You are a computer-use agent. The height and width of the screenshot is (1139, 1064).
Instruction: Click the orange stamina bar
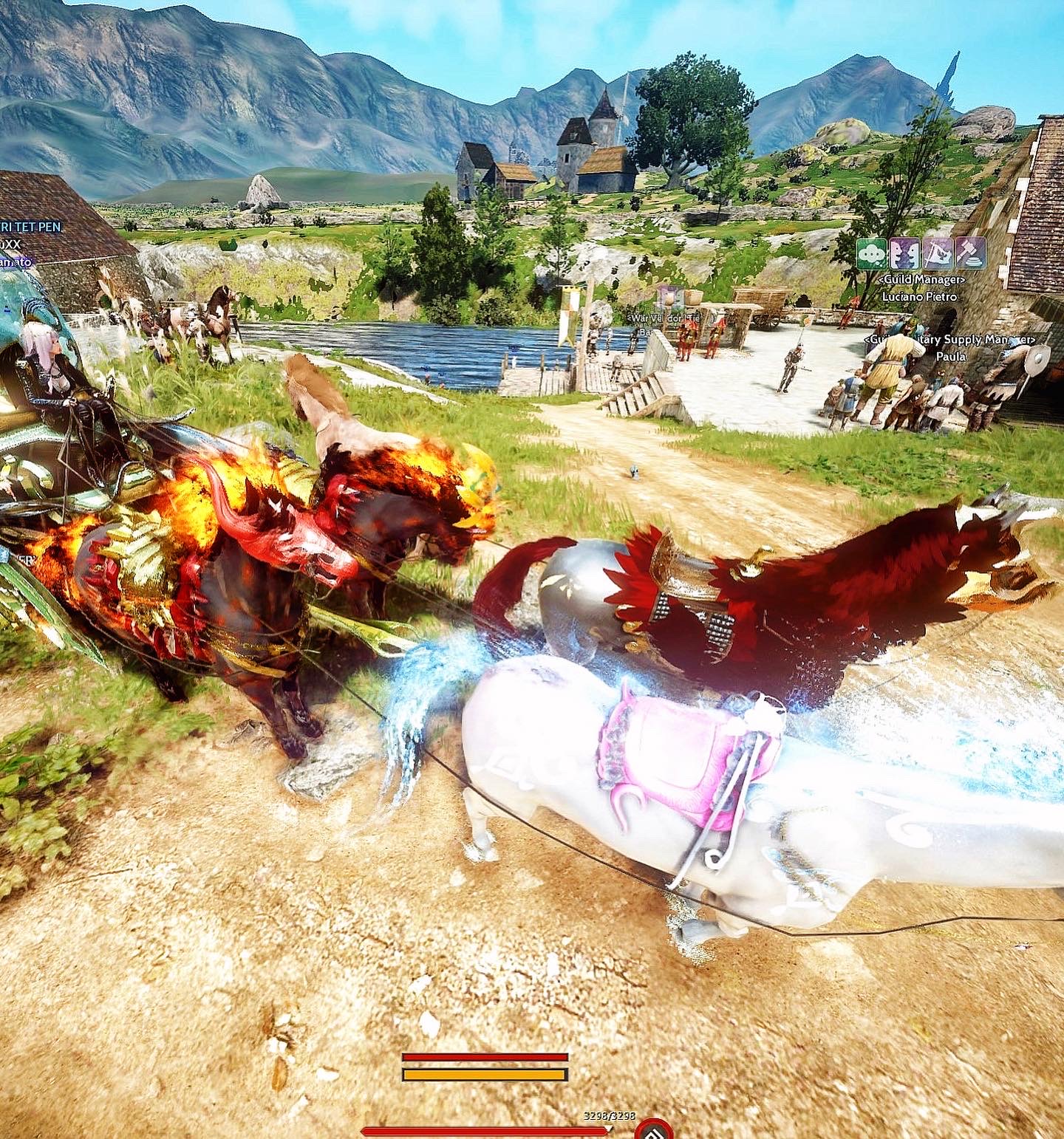485,1073
